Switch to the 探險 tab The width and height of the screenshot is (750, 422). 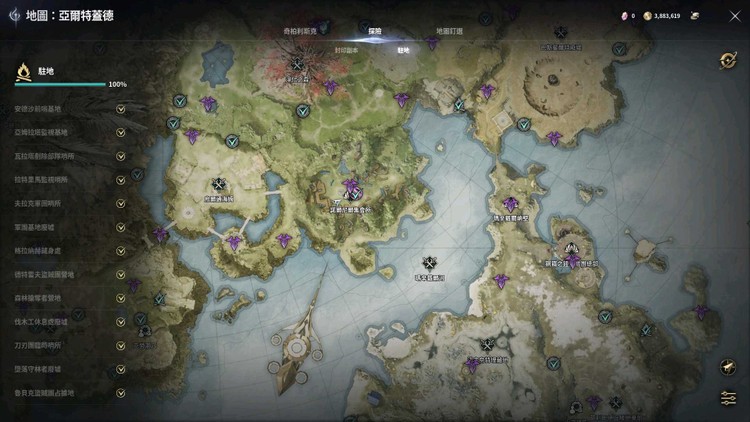(375, 30)
